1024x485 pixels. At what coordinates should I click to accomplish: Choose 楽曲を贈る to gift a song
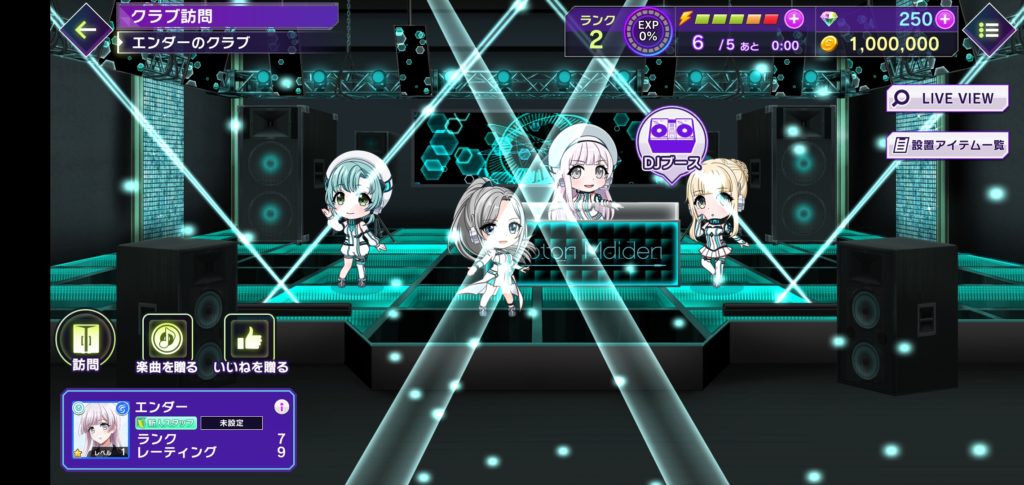[167, 342]
